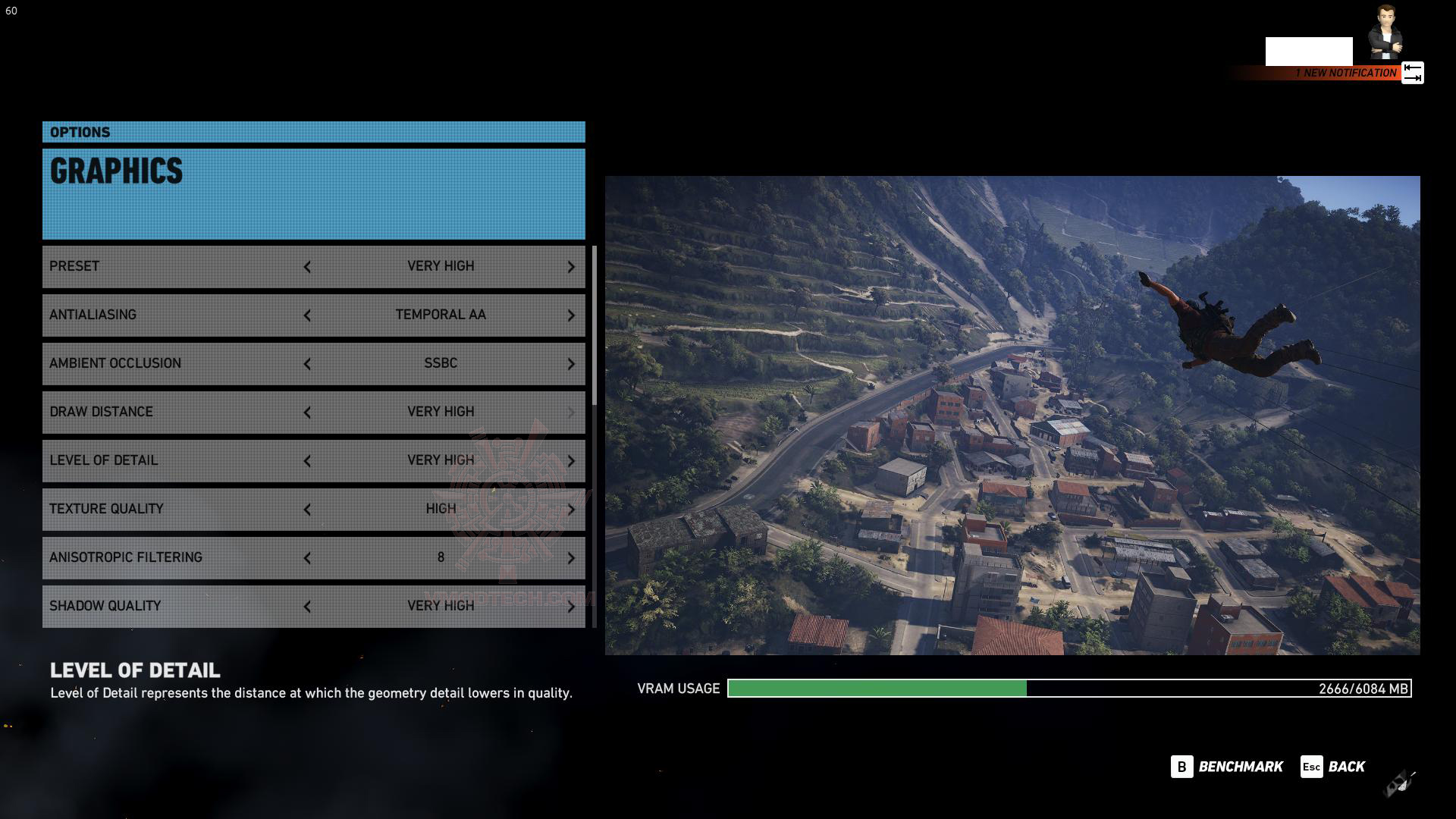Click the graphics settings list scrollbar
1456x819 pixels.
pos(594,326)
